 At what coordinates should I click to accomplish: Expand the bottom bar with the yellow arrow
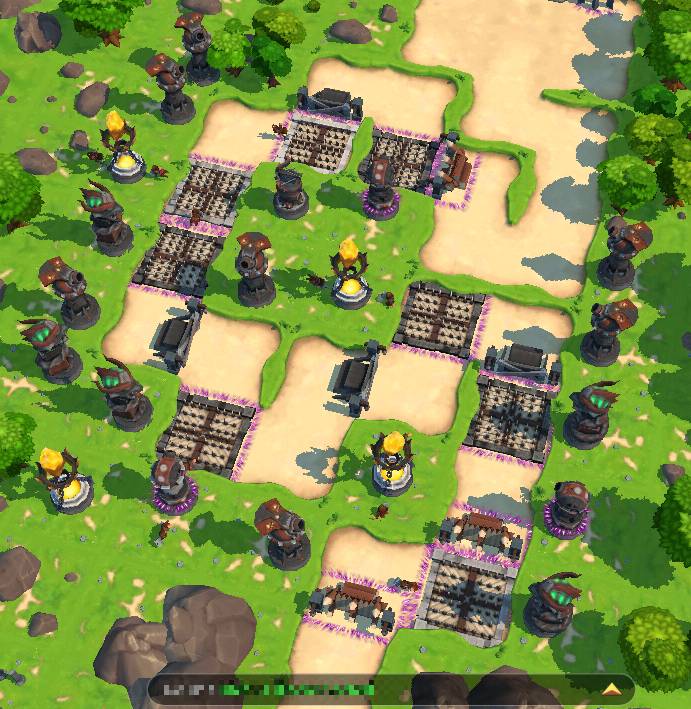pyautogui.click(x=610, y=688)
